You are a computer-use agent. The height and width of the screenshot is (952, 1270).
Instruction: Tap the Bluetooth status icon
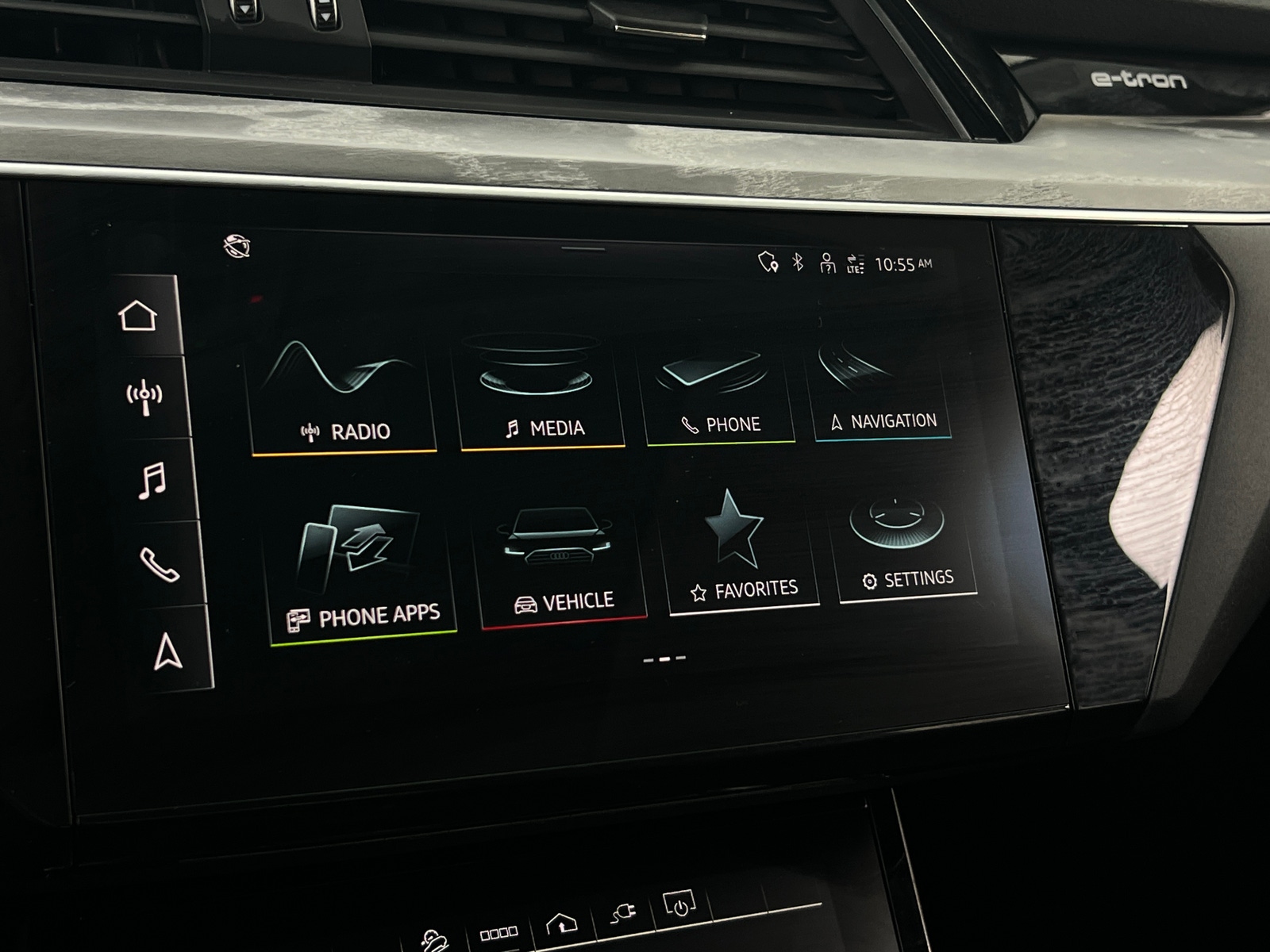tap(799, 260)
